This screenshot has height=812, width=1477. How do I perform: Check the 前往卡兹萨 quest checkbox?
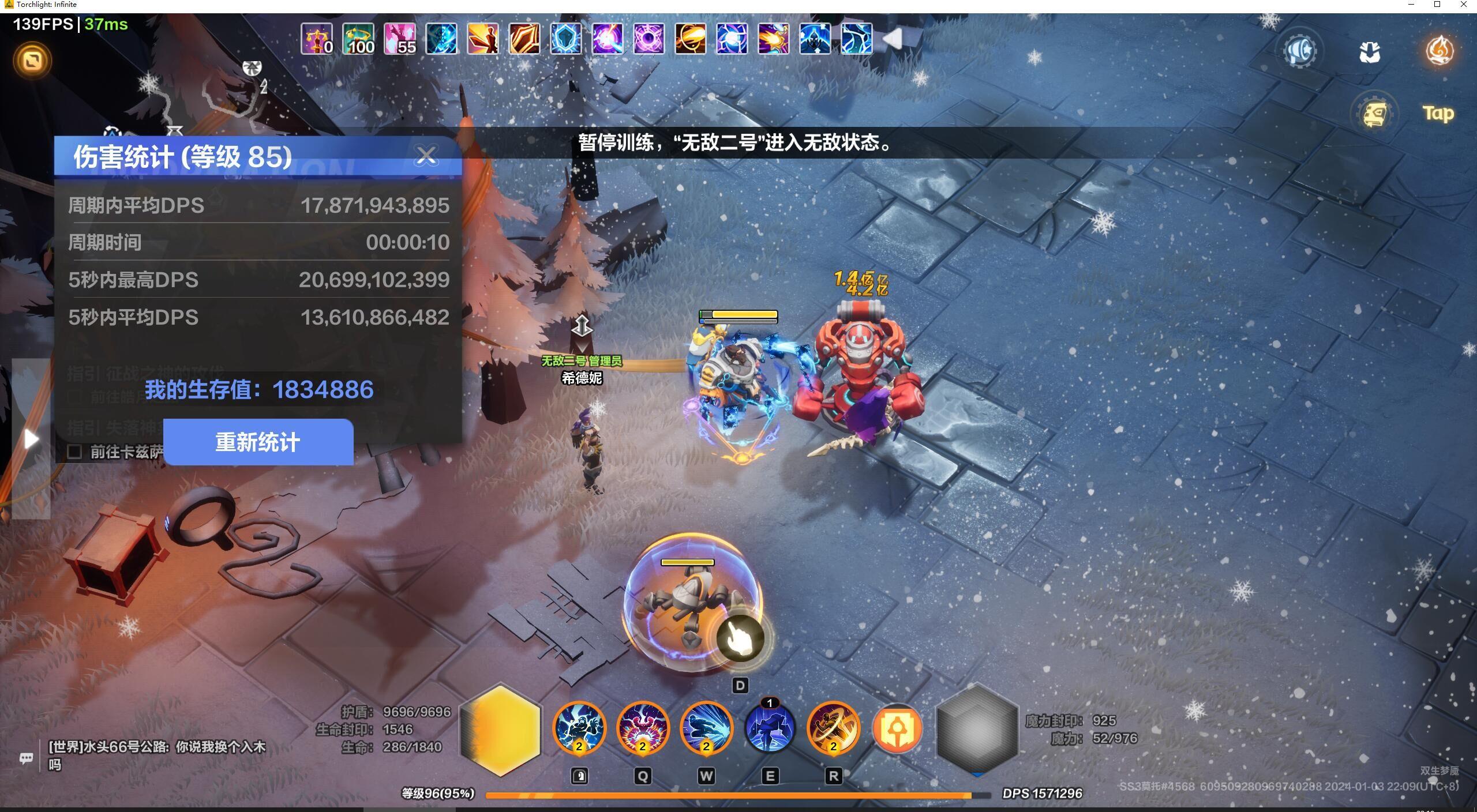point(76,453)
